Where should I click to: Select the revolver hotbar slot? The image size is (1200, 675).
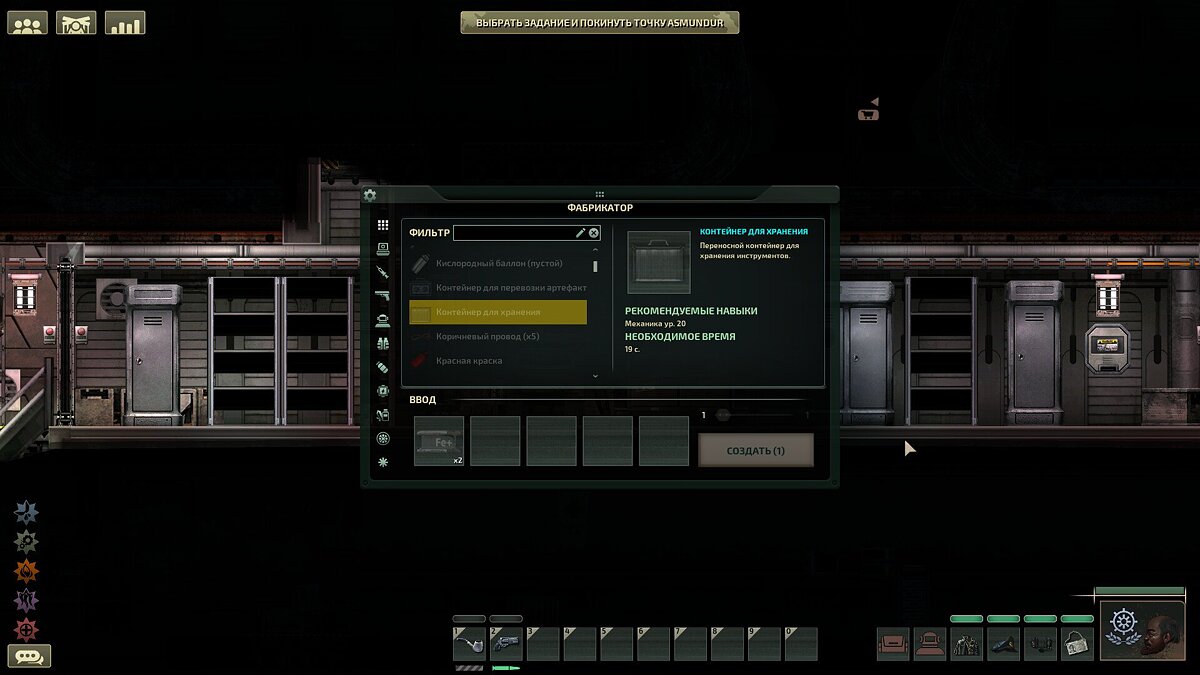[506, 644]
